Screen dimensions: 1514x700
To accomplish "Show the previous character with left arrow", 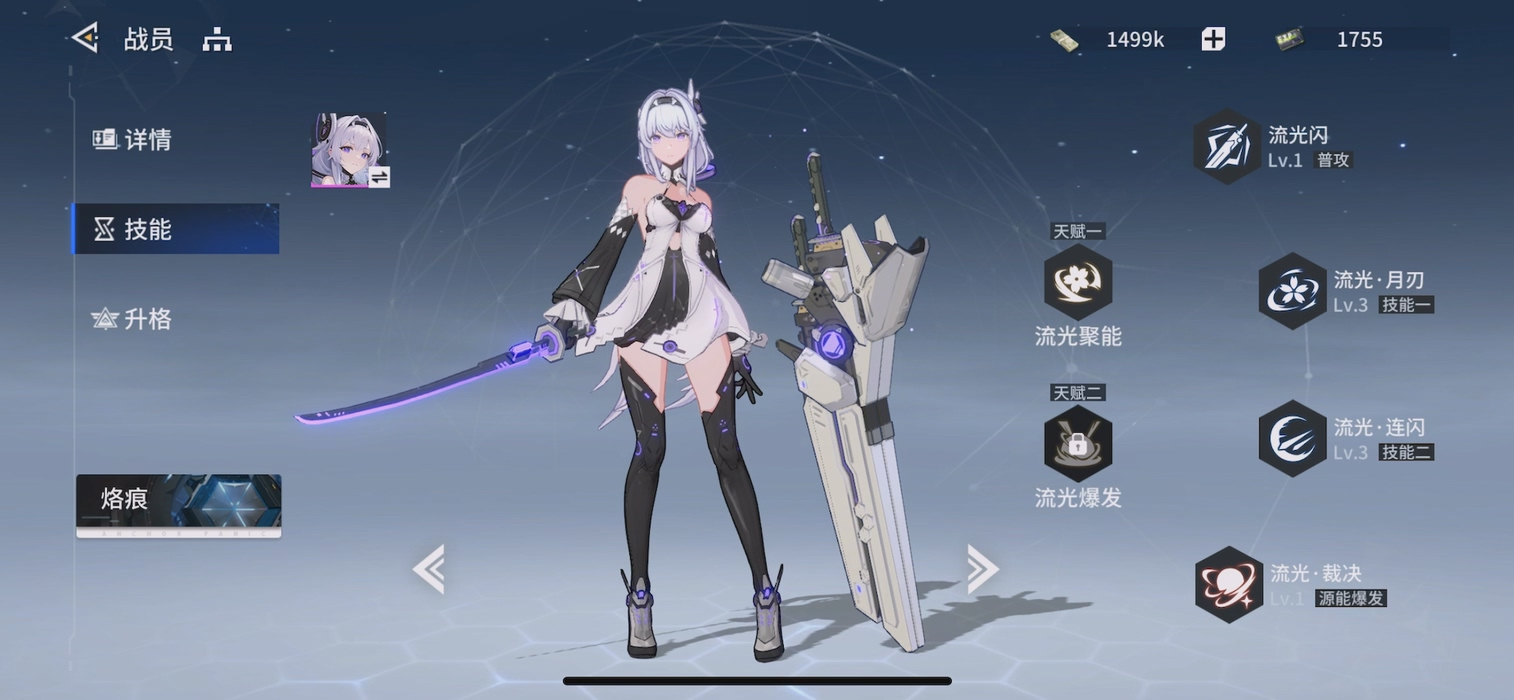I will tap(429, 569).
